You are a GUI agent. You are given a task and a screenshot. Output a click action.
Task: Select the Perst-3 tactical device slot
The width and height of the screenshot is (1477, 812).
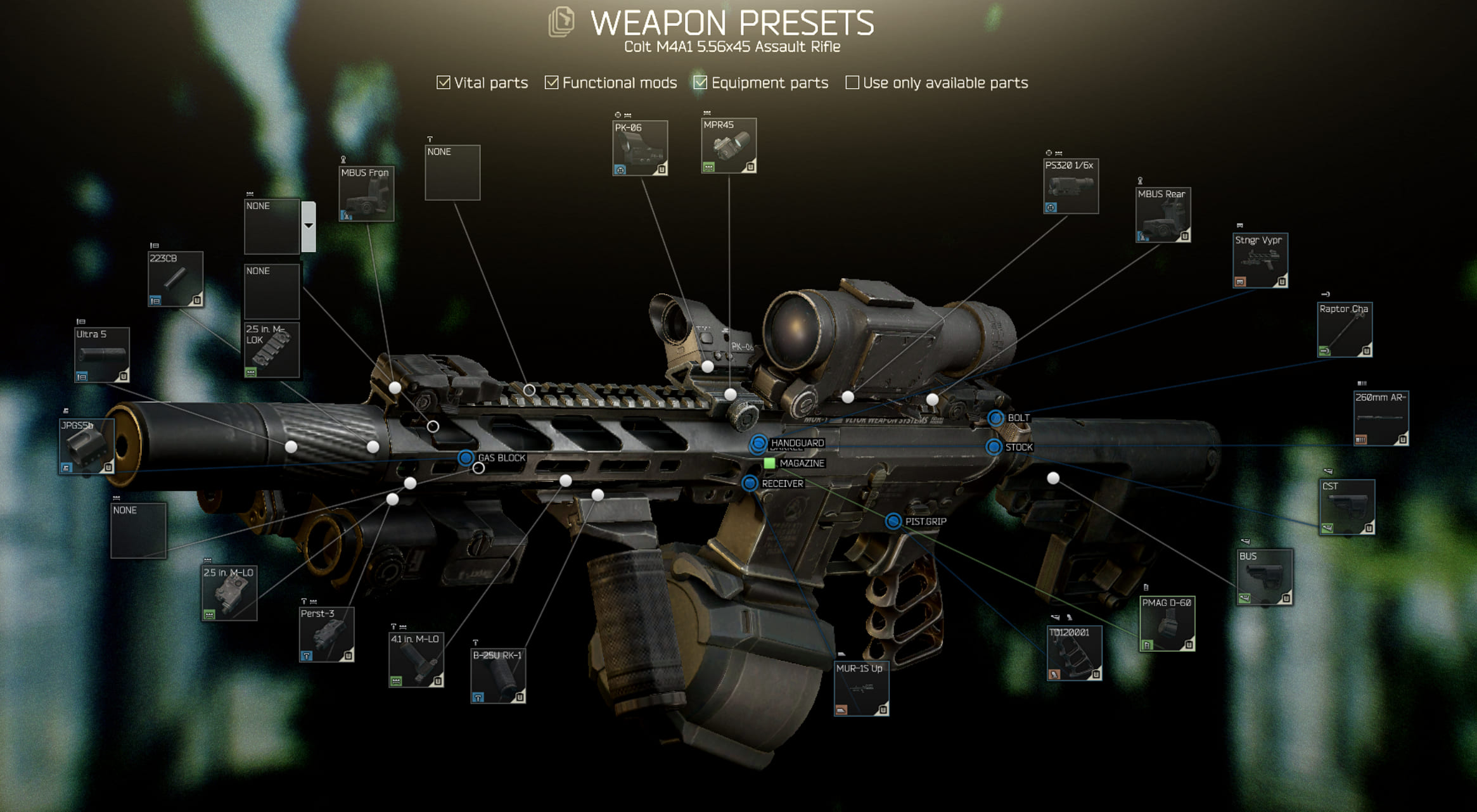[x=326, y=634]
